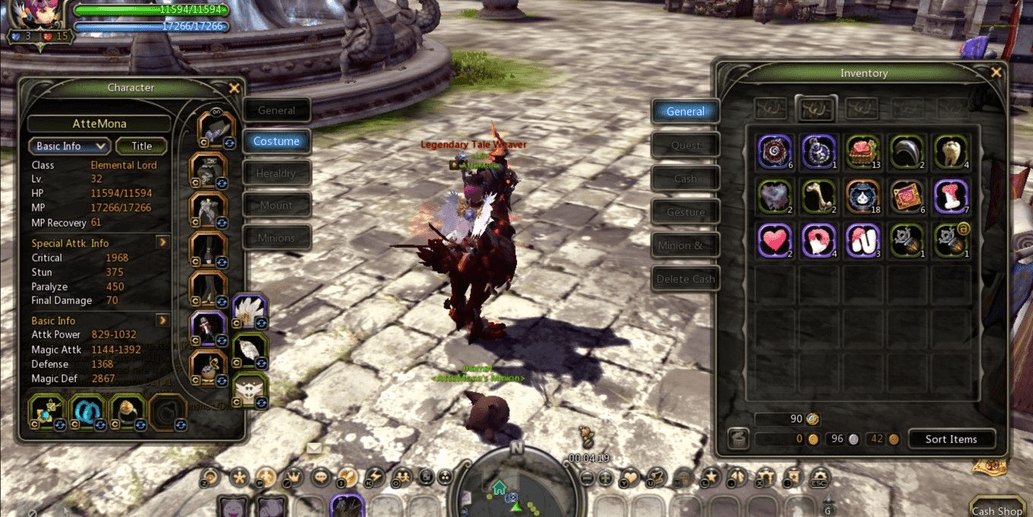The image size is (1033, 517).
Task: Open the Gesture inventory tab
Action: (686, 212)
